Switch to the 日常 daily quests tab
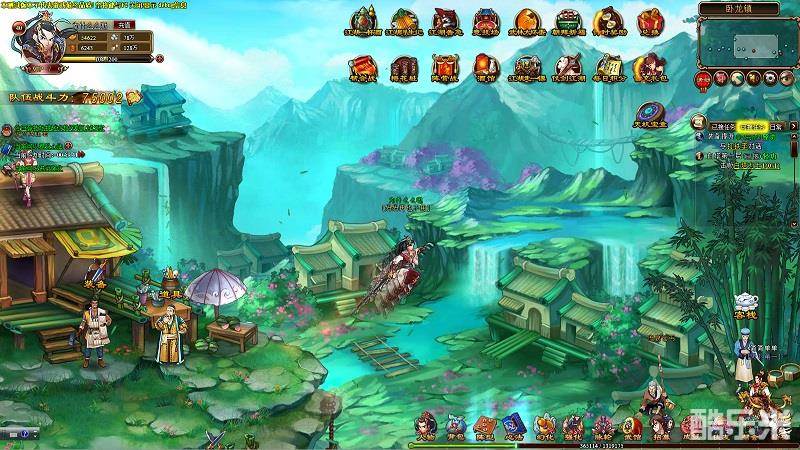800x450 pixels. (777, 127)
